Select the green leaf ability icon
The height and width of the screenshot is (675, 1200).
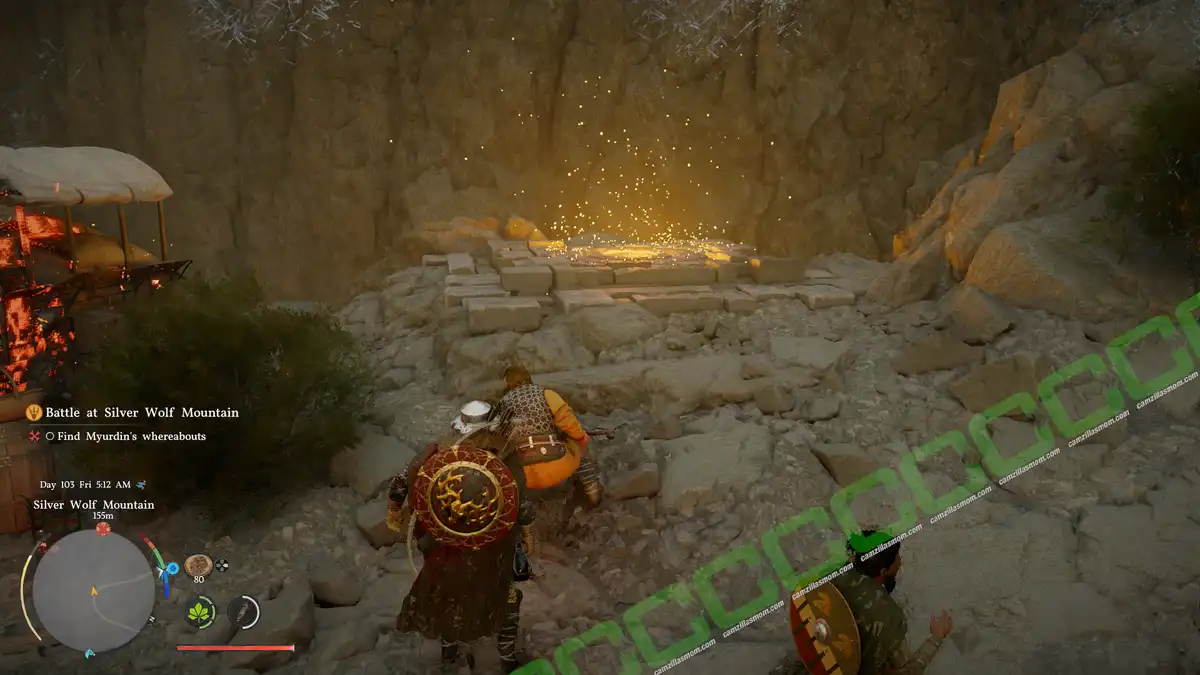(201, 612)
